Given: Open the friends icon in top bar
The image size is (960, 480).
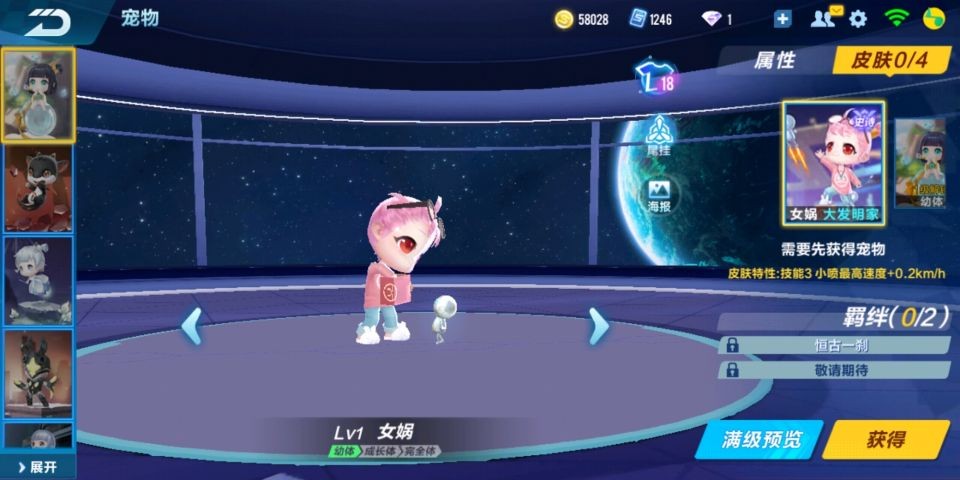Looking at the screenshot, I should pyautogui.click(x=823, y=18).
